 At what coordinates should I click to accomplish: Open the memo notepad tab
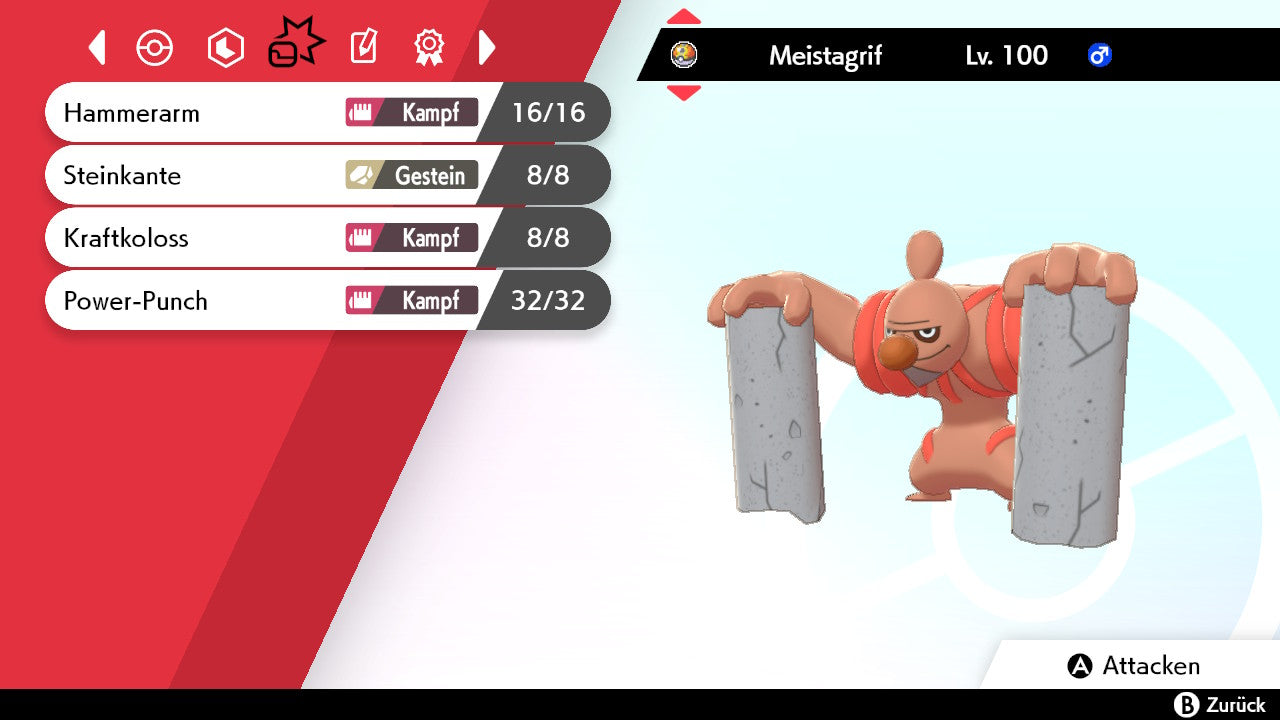363,47
